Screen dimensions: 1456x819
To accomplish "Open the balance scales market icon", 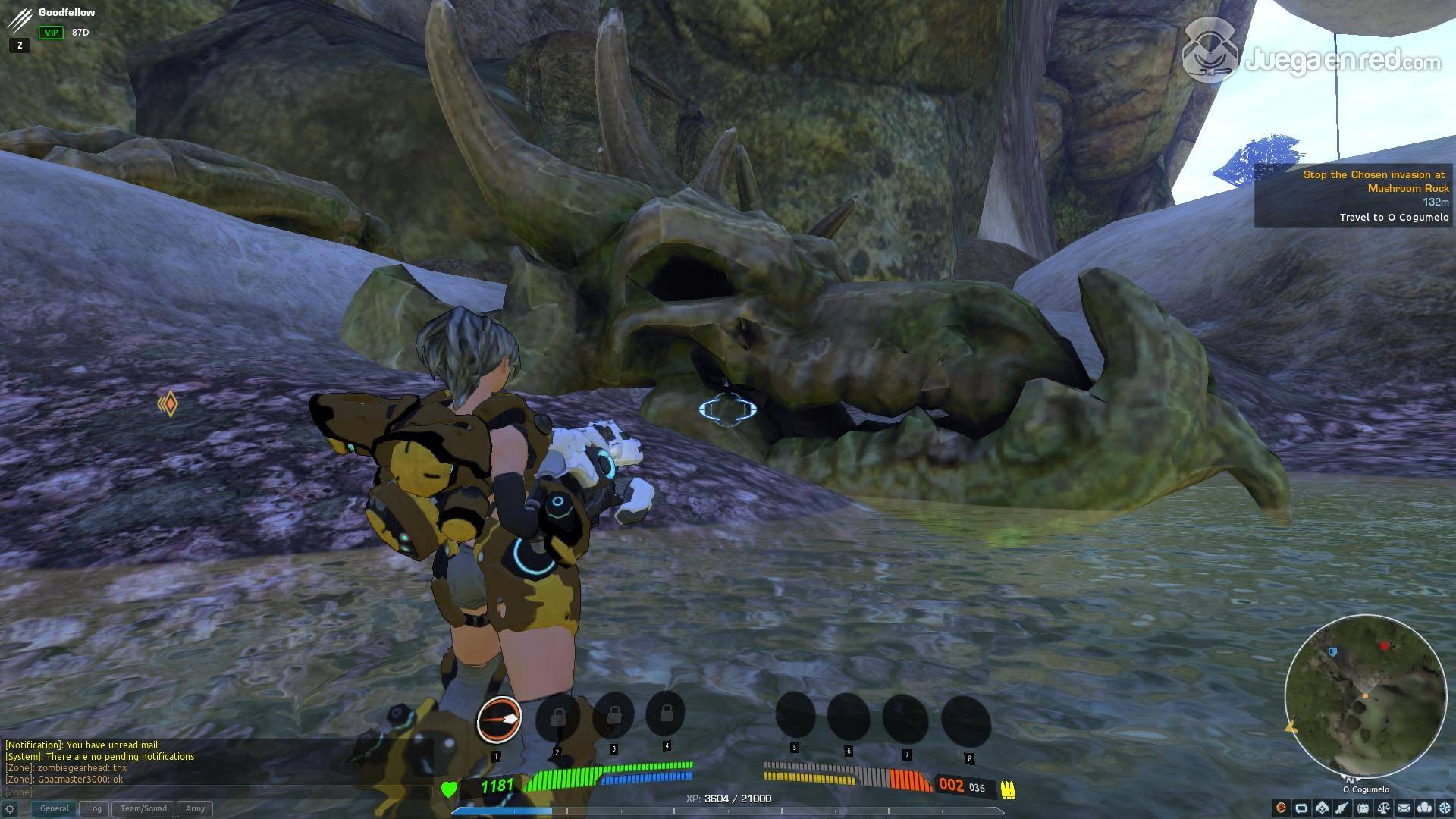I will [x=1383, y=808].
